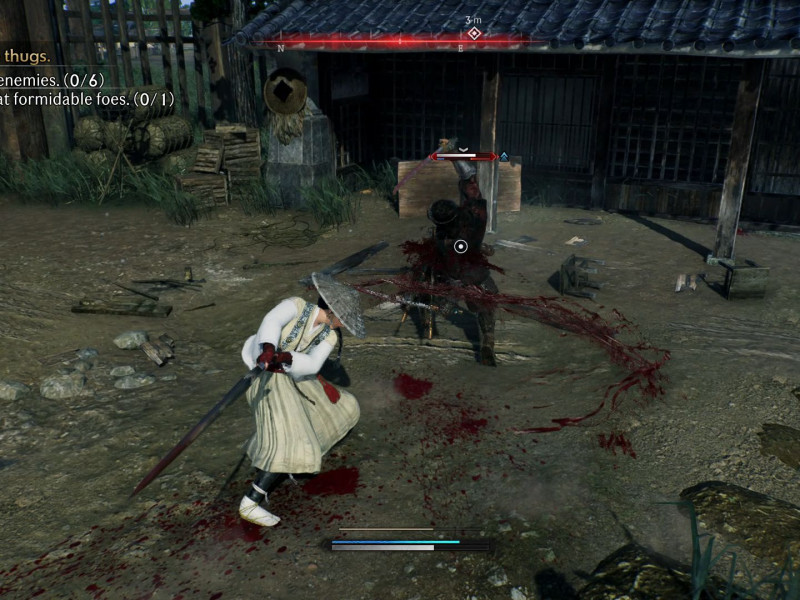Click the diamond waypoint marker on the compass
The width and height of the screenshot is (800, 600).
[474, 33]
